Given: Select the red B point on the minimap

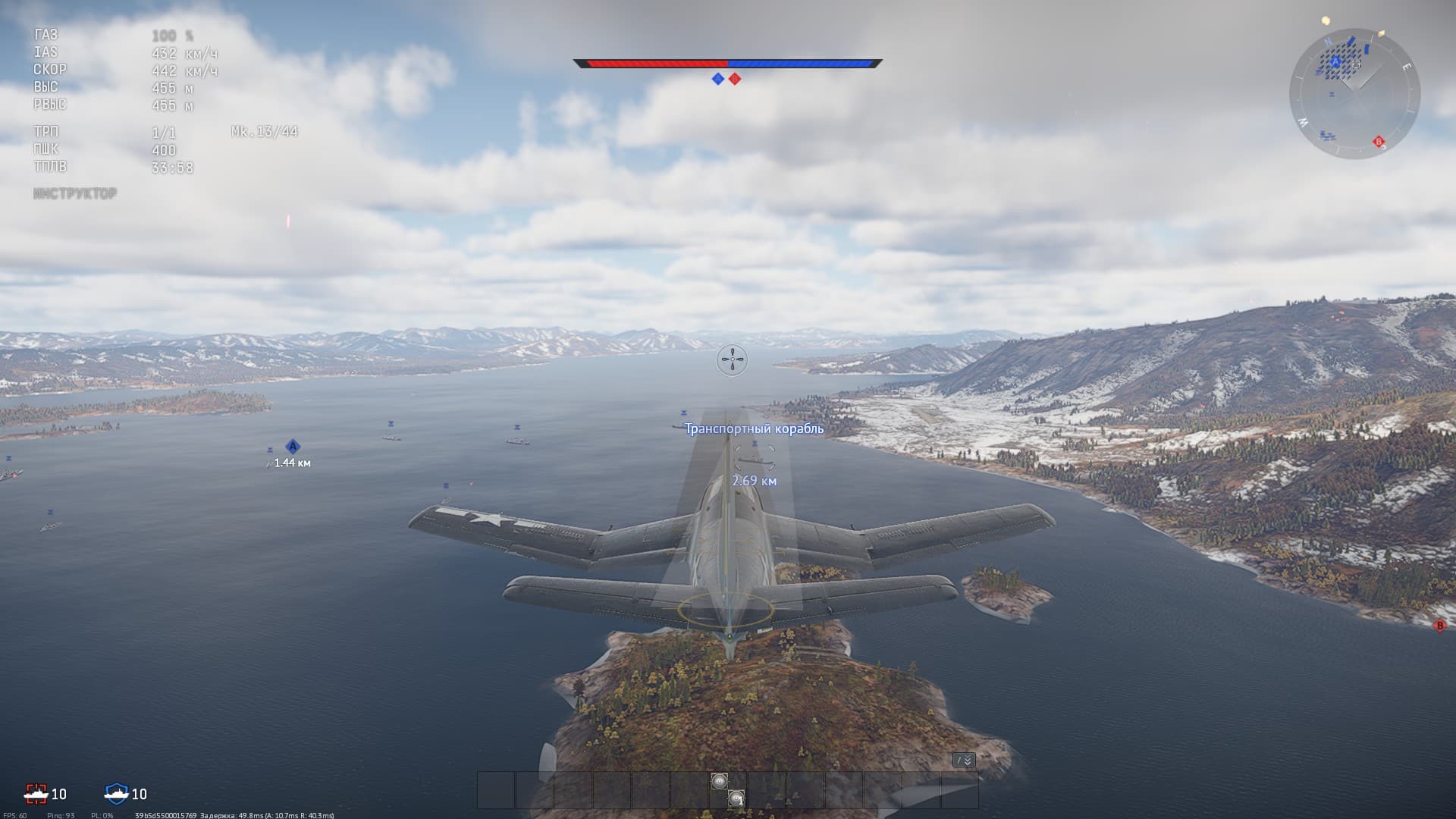Looking at the screenshot, I should tap(1379, 142).
